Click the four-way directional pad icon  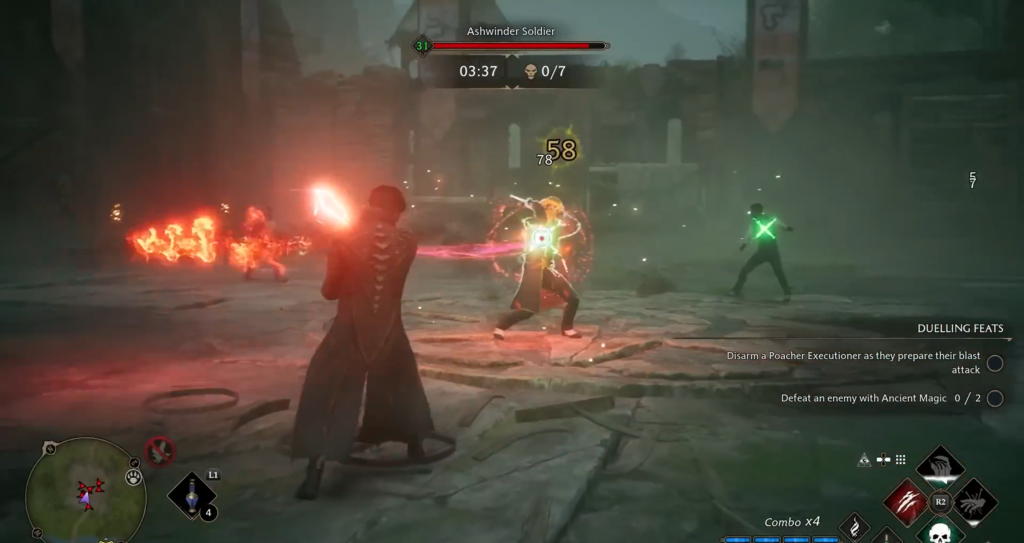[882, 460]
